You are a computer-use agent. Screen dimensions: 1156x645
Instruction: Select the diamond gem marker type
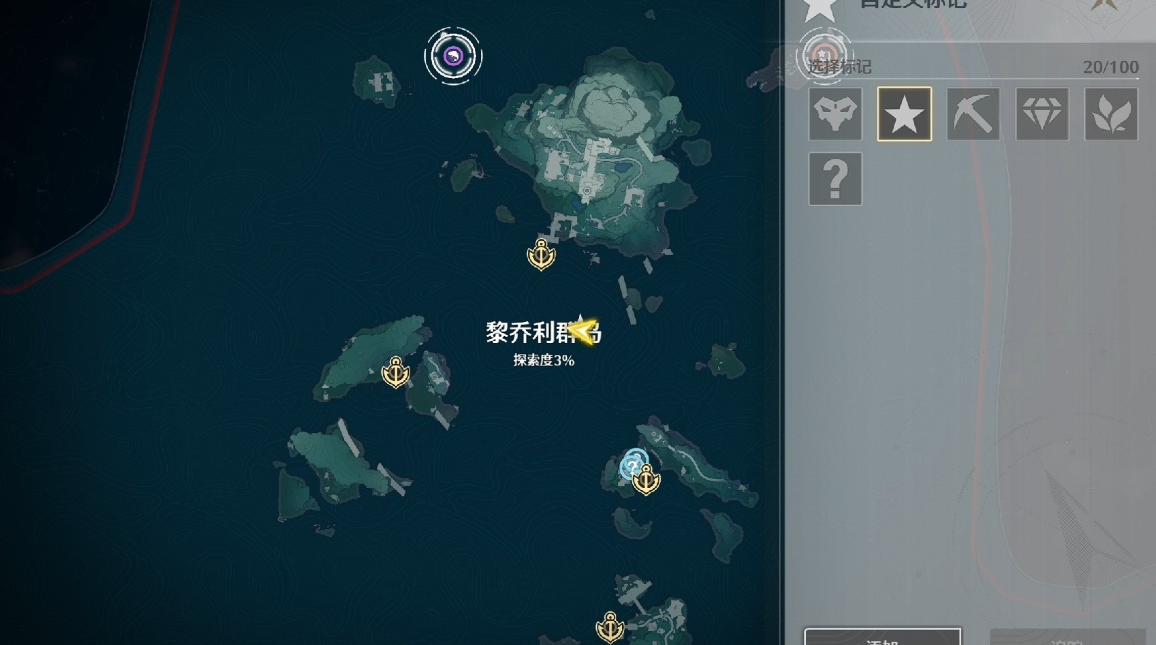(x=1042, y=114)
